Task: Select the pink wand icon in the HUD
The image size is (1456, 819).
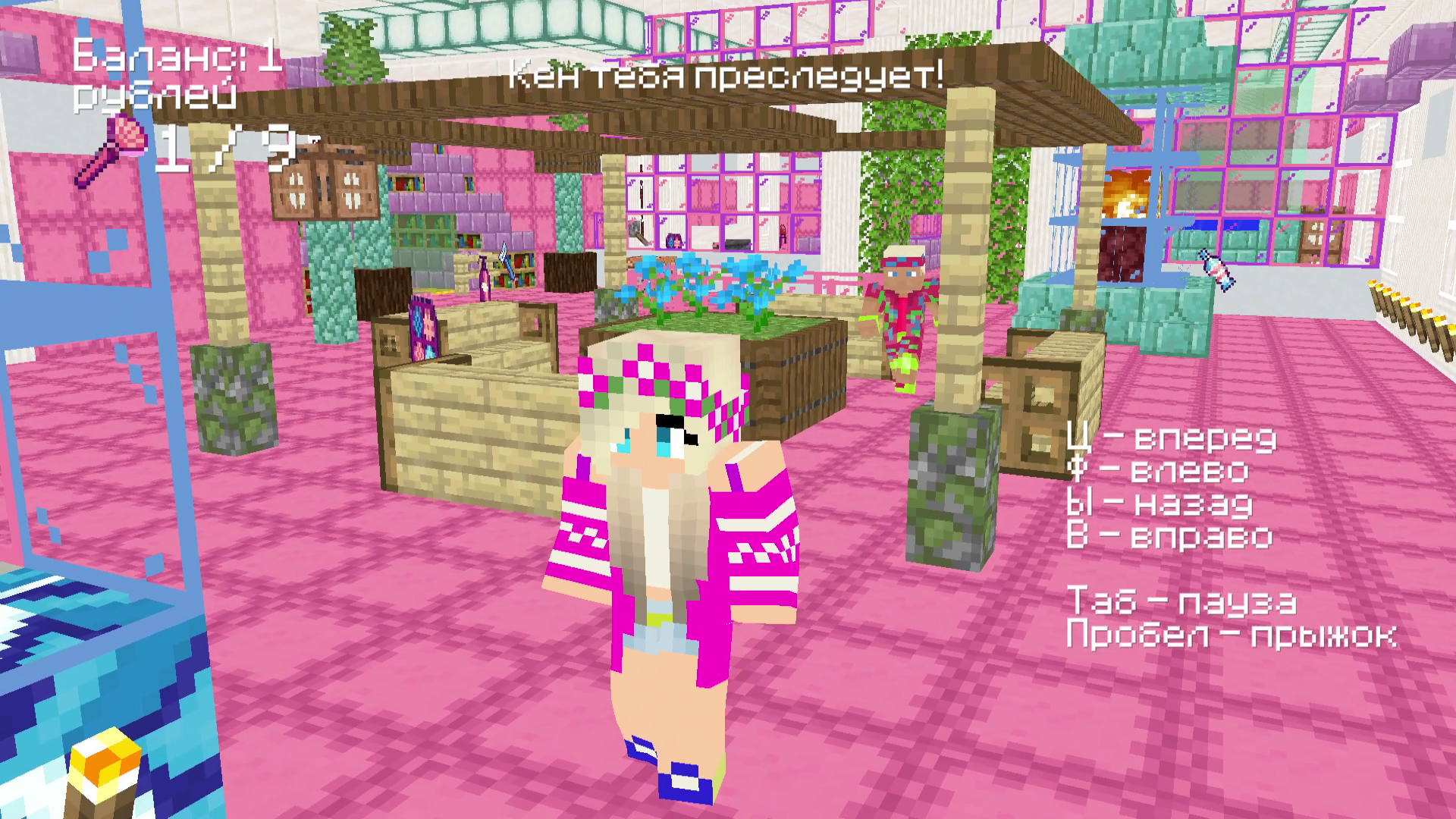Action: click(118, 148)
